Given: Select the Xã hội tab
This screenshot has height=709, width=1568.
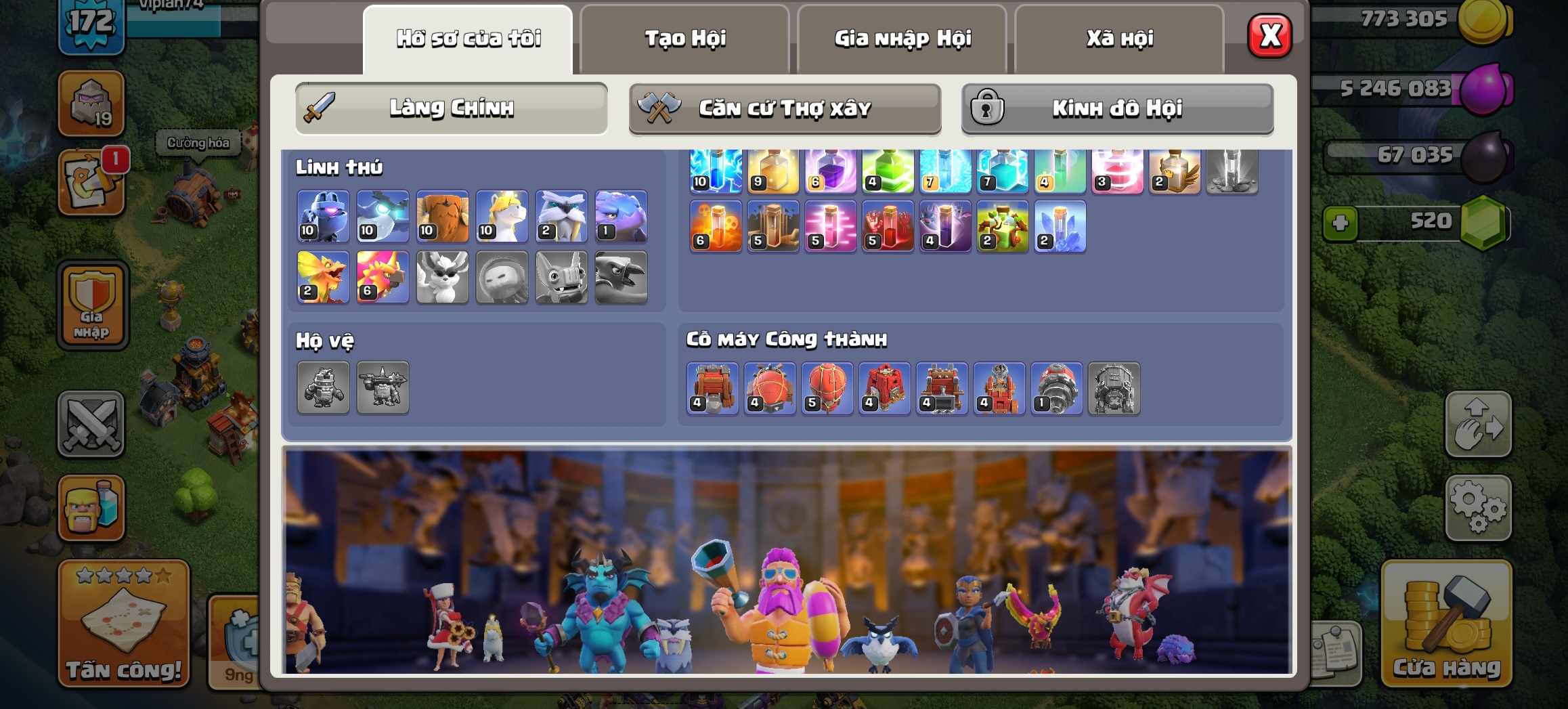Looking at the screenshot, I should [1119, 39].
